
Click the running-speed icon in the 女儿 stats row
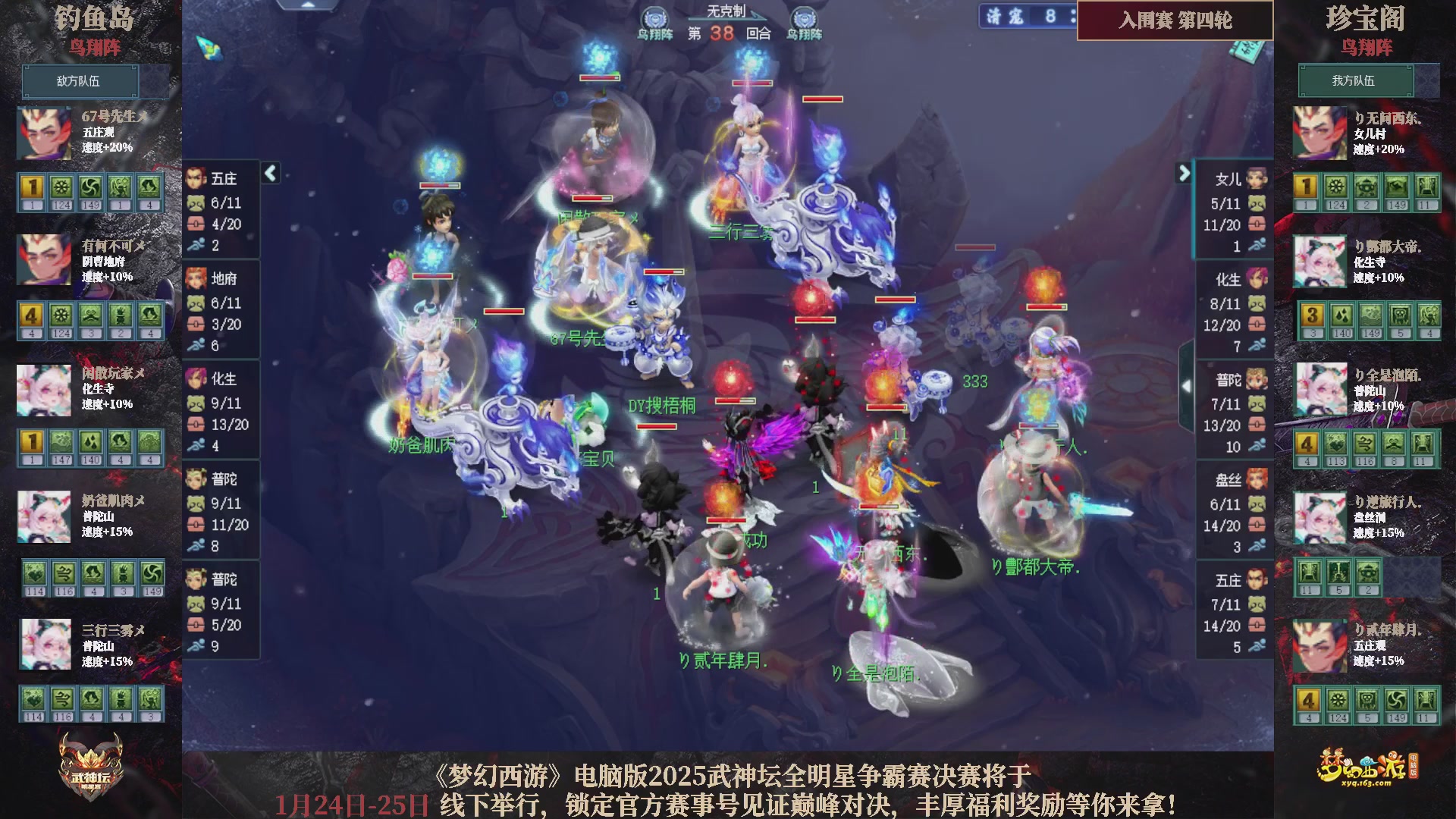coord(1257,245)
